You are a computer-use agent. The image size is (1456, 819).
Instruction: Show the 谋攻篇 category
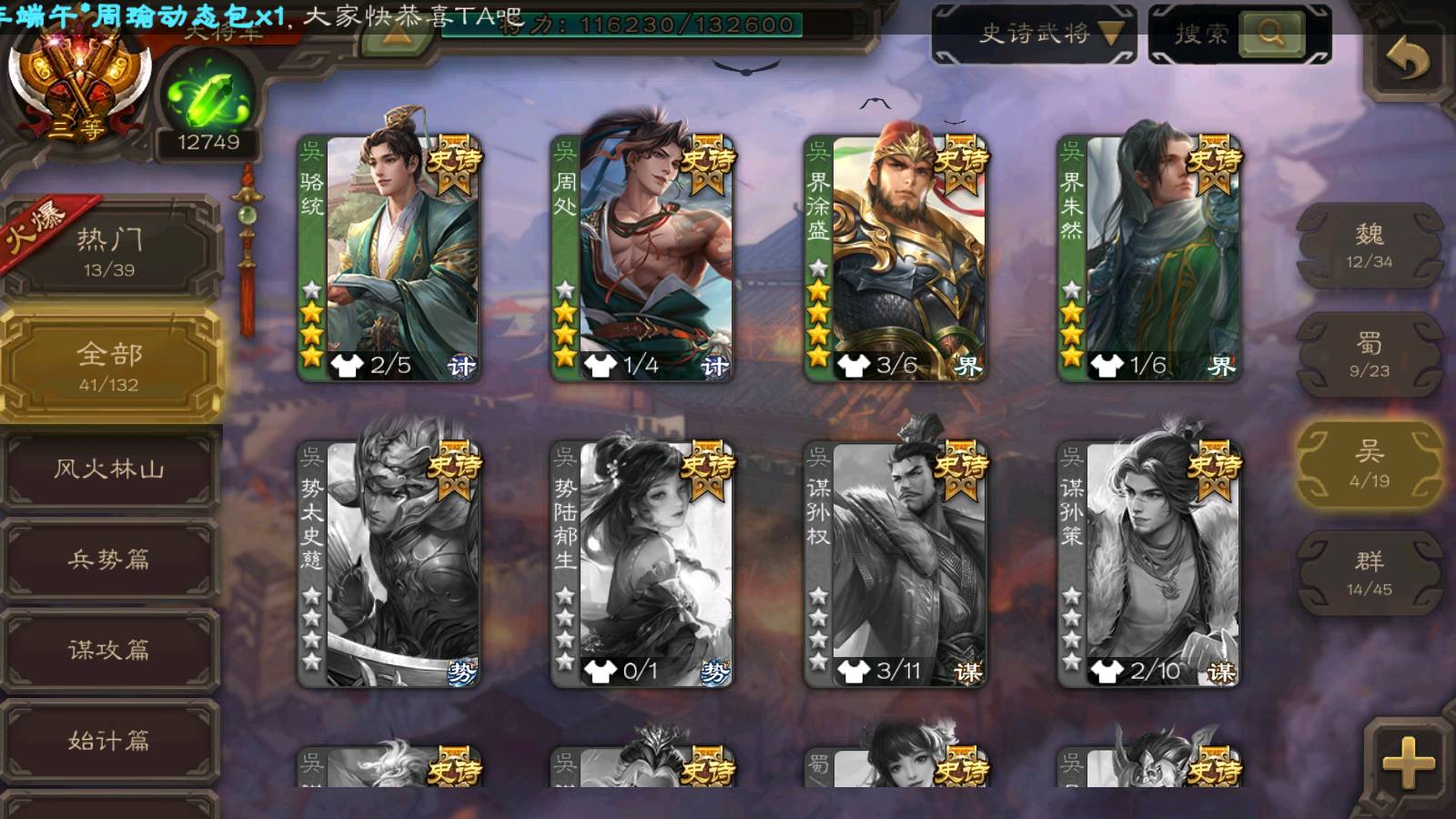(x=109, y=650)
